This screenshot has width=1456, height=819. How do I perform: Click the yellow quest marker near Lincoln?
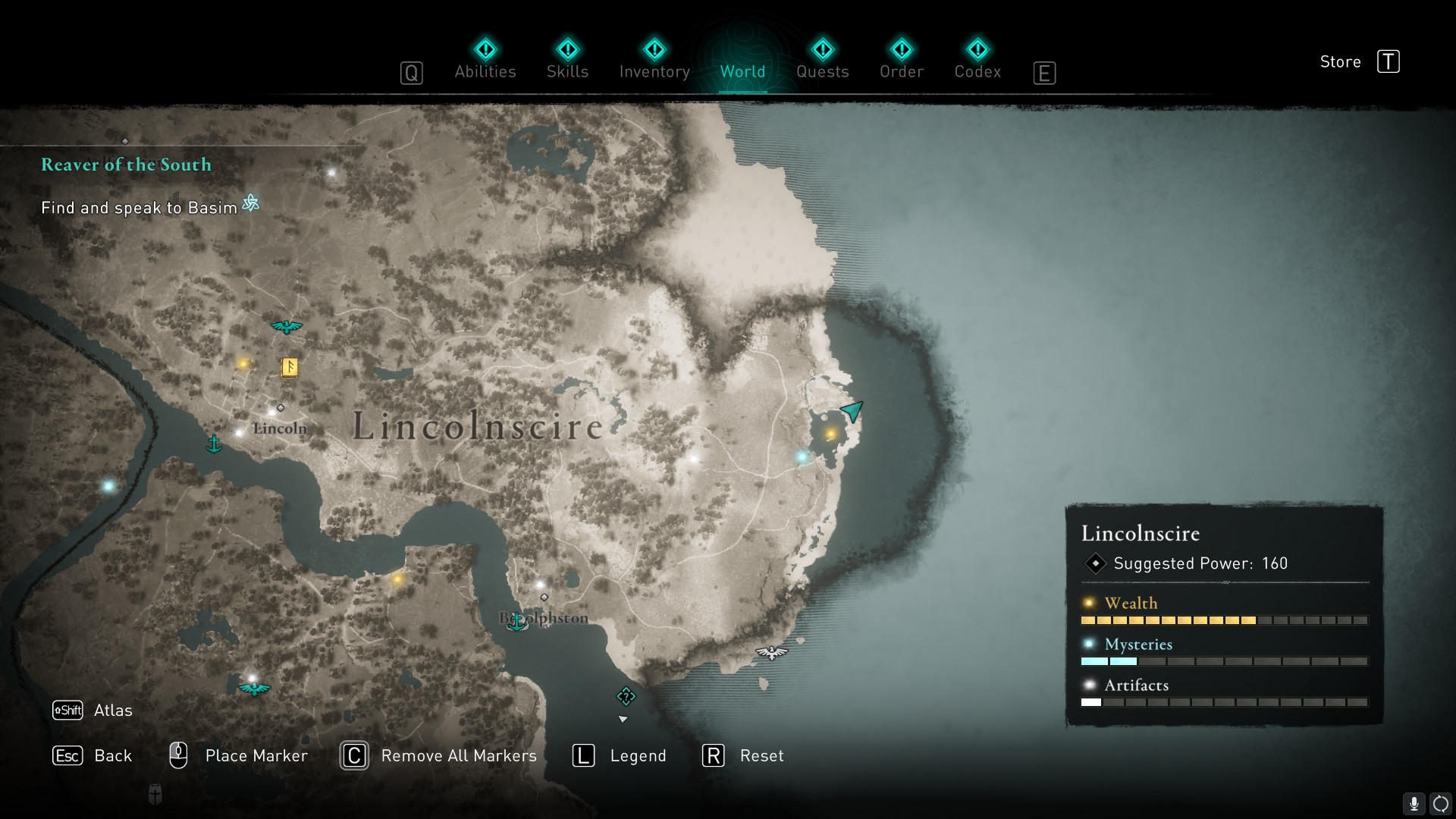click(x=290, y=367)
